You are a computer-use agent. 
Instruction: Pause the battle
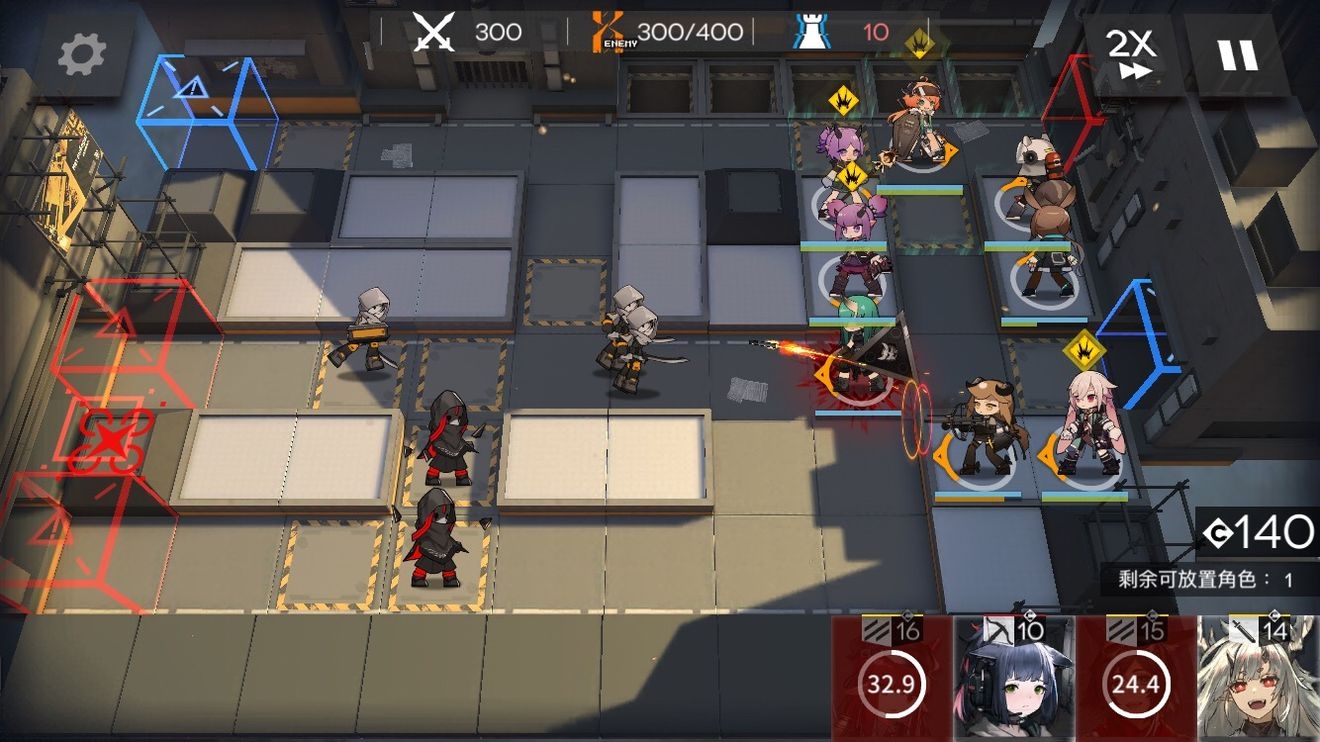1237,54
